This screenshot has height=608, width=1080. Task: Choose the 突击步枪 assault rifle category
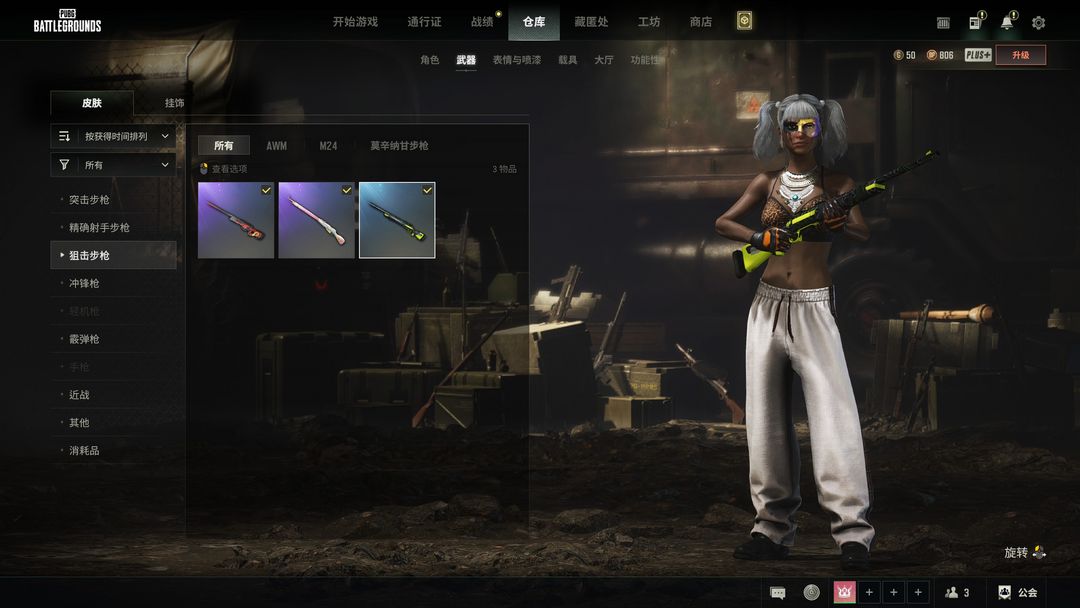pyautogui.click(x=89, y=200)
